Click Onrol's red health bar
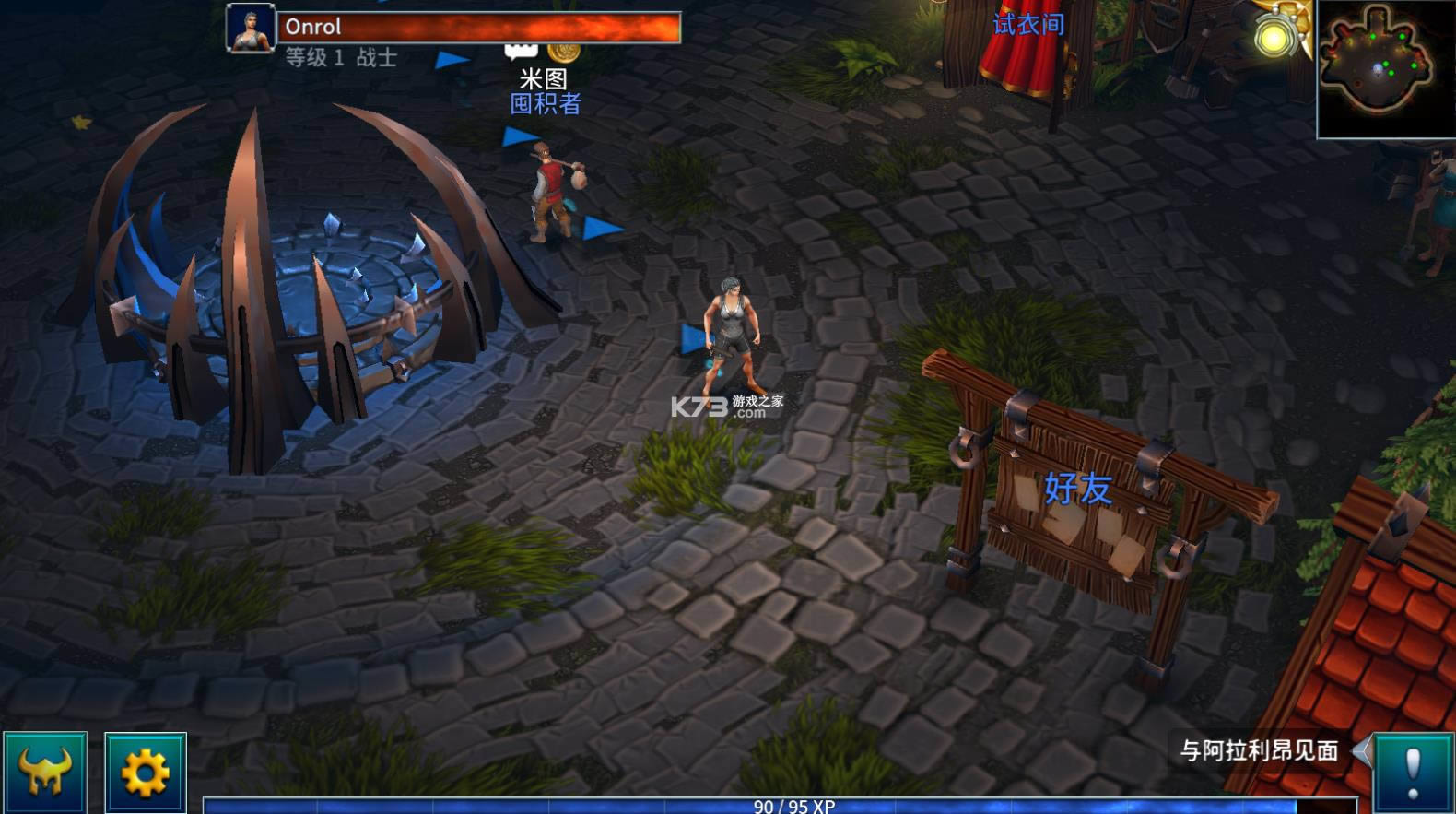 [479, 25]
